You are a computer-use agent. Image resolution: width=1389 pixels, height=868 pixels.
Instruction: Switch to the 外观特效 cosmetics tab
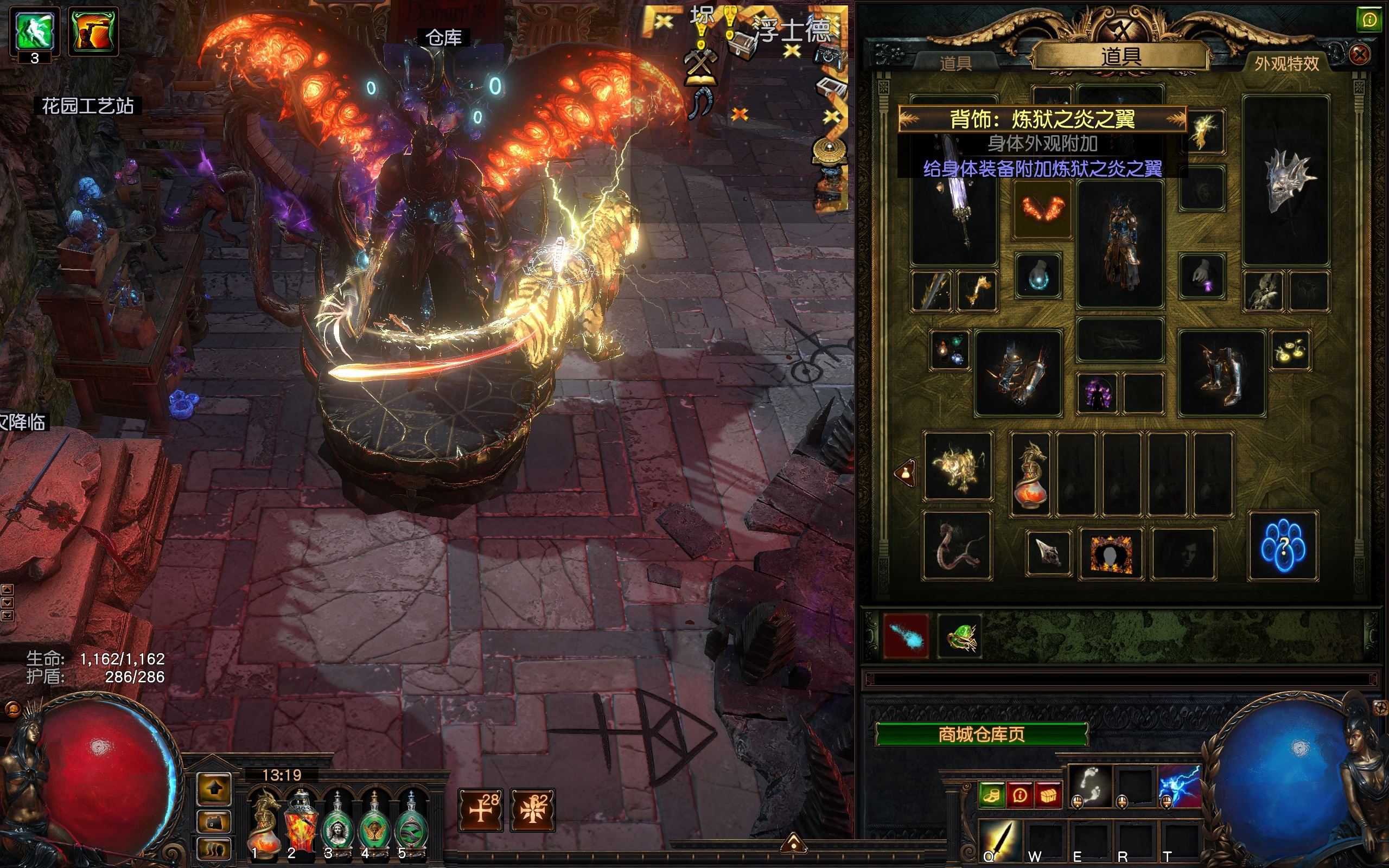coord(1286,63)
